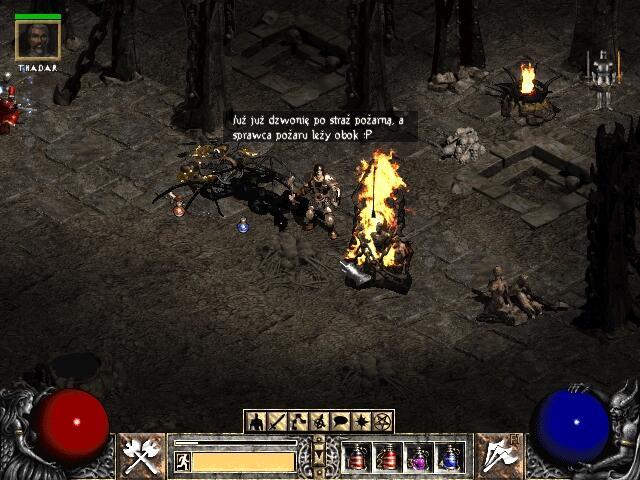The width and height of the screenshot is (640, 480).
Task: Use the purple rejuvenation potion in belt
Action: coord(418,457)
